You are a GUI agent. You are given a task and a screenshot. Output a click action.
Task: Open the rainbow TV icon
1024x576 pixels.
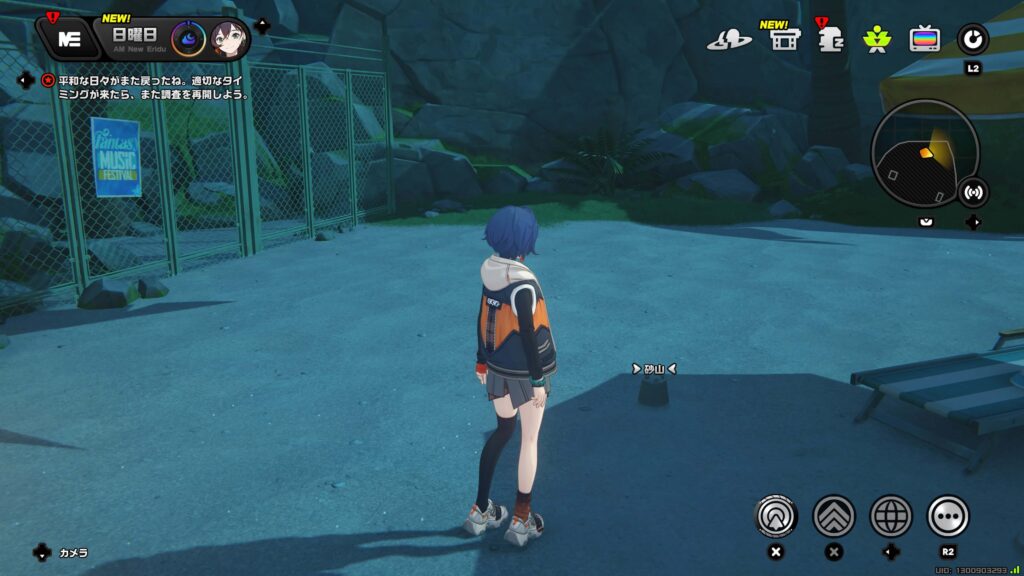click(x=925, y=40)
